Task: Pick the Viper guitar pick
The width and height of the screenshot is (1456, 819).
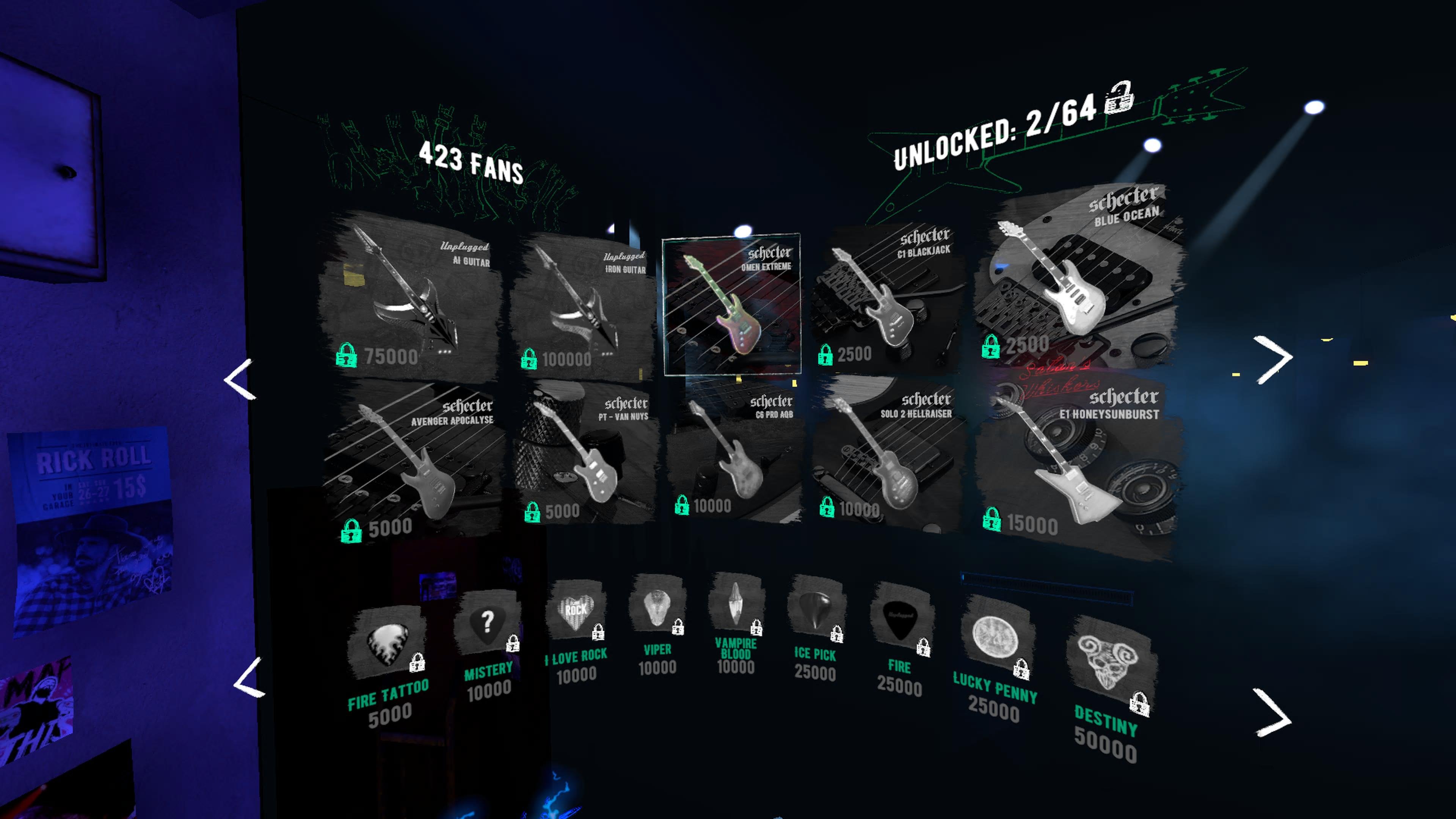Action: click(x=657, y=607)
